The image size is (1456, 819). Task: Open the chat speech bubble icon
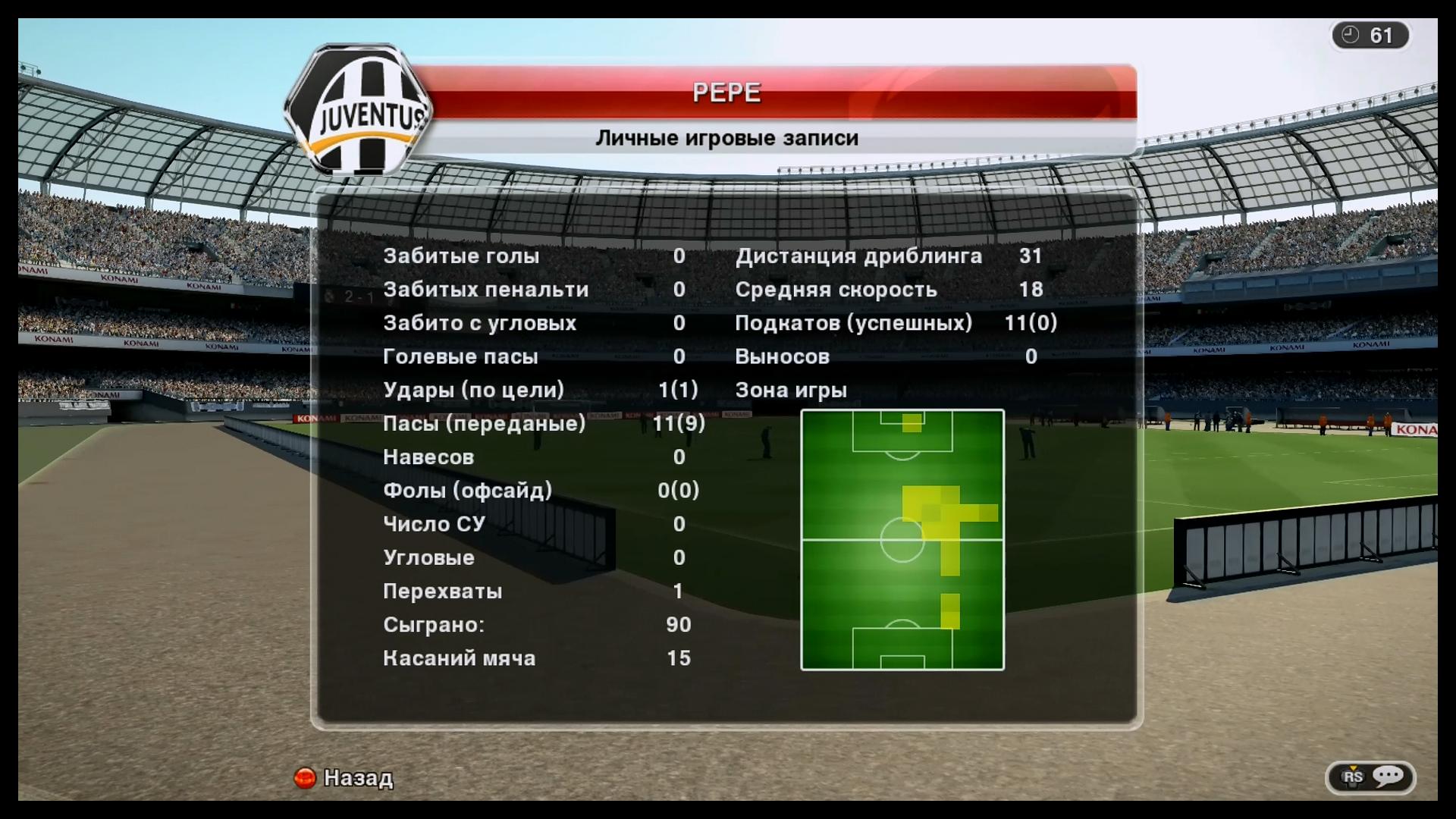[1388, 776]
